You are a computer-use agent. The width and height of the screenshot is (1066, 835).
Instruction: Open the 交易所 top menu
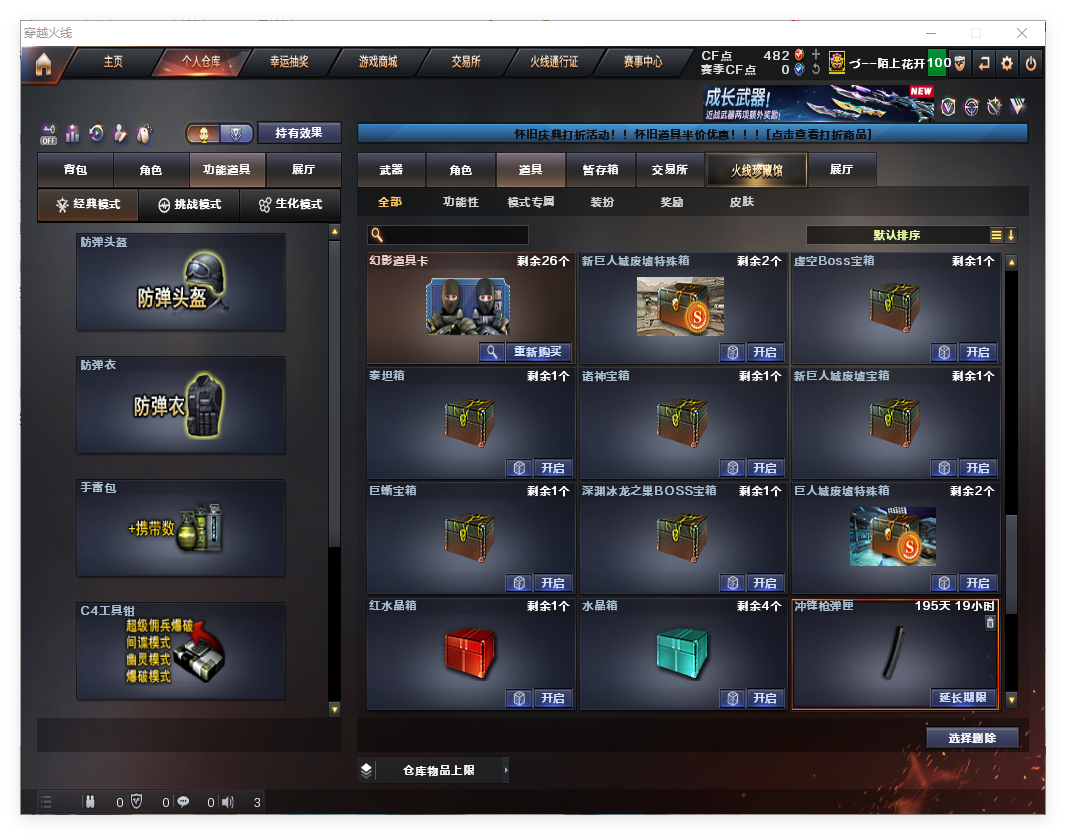click(x=466, y=62)
